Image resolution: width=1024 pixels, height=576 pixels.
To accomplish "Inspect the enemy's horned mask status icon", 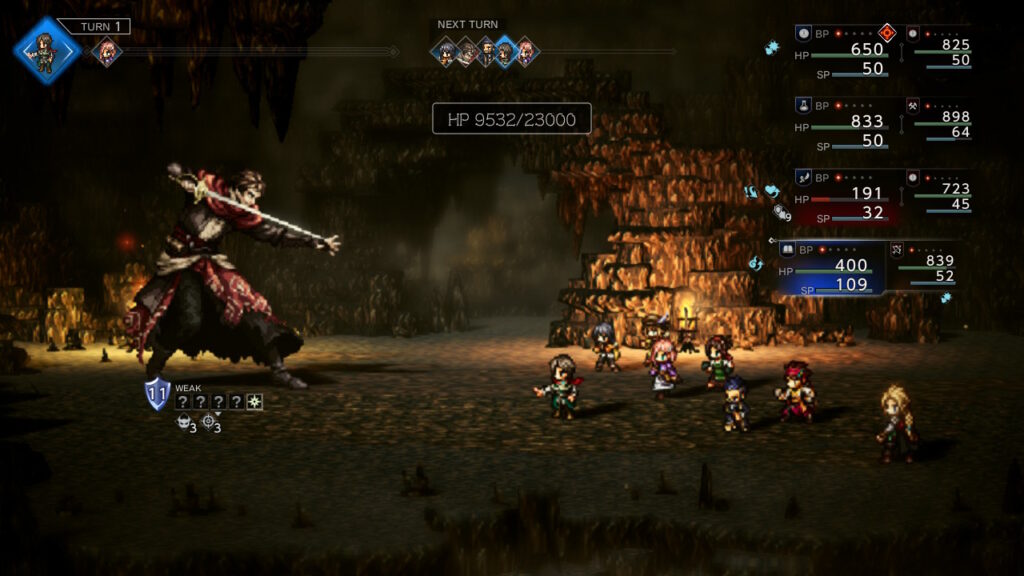I will [182, 423].
